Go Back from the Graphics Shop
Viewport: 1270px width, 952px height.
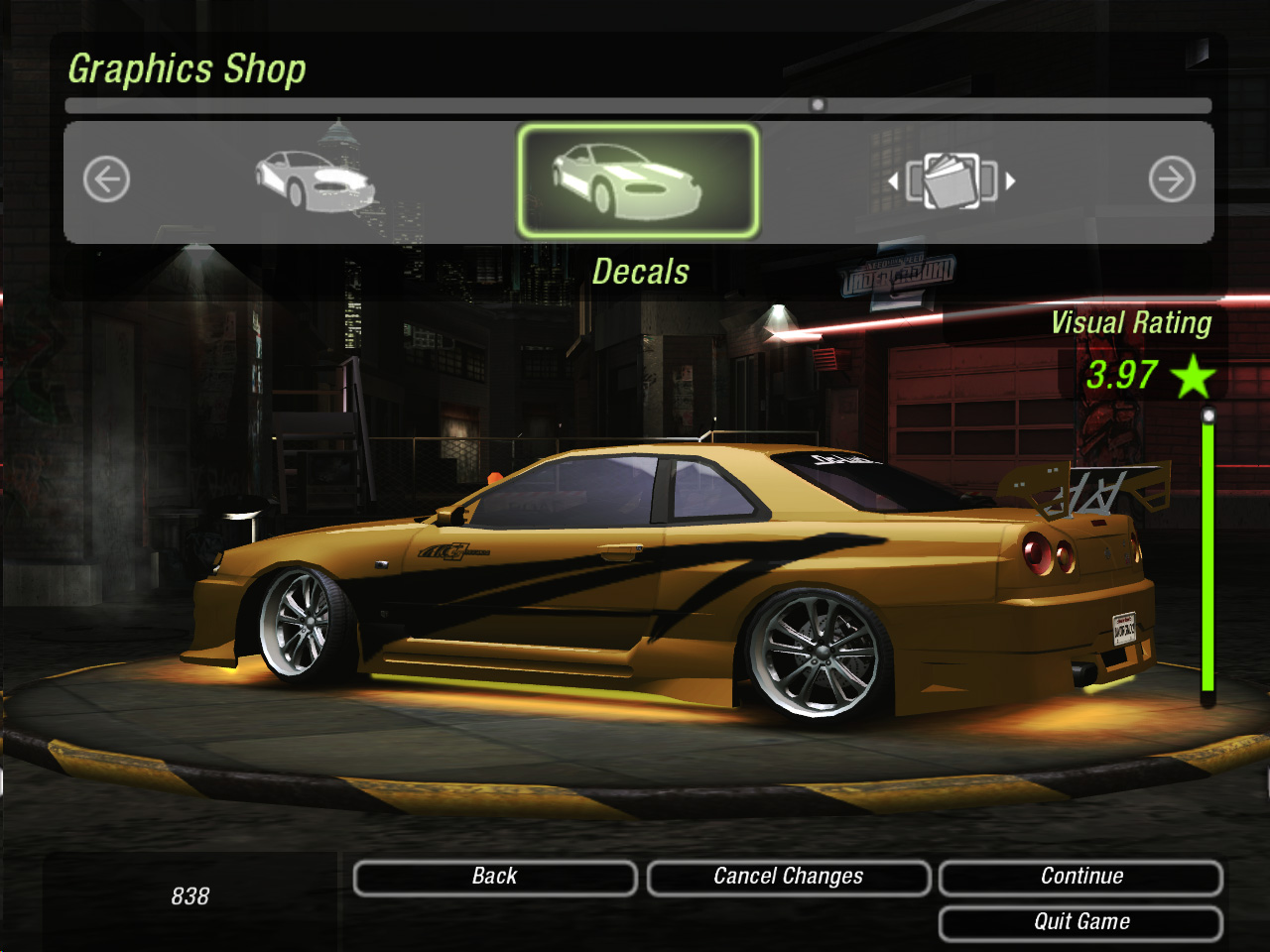tap(494, 878)
